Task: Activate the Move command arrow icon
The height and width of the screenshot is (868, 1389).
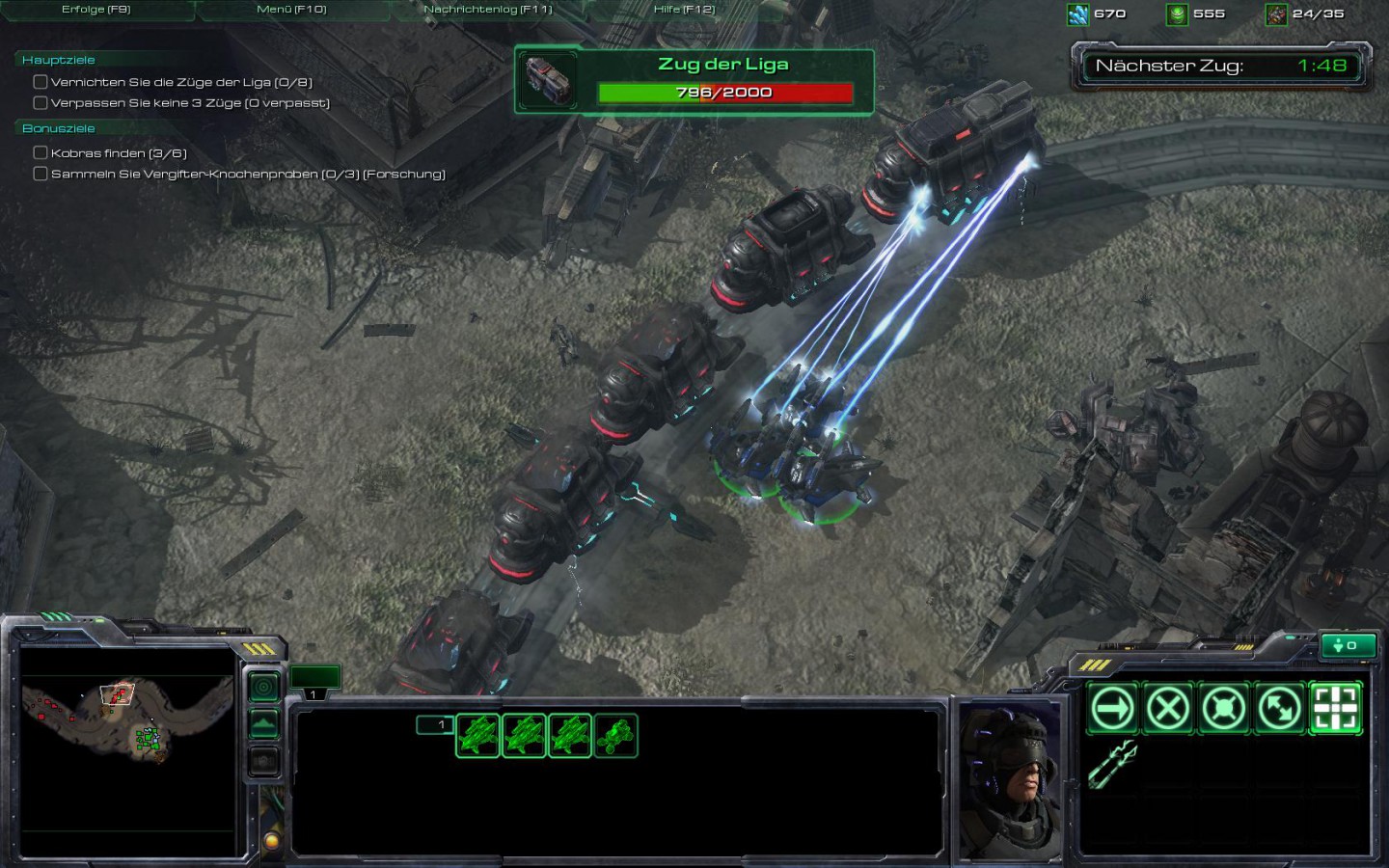Action: point(1111,709)
